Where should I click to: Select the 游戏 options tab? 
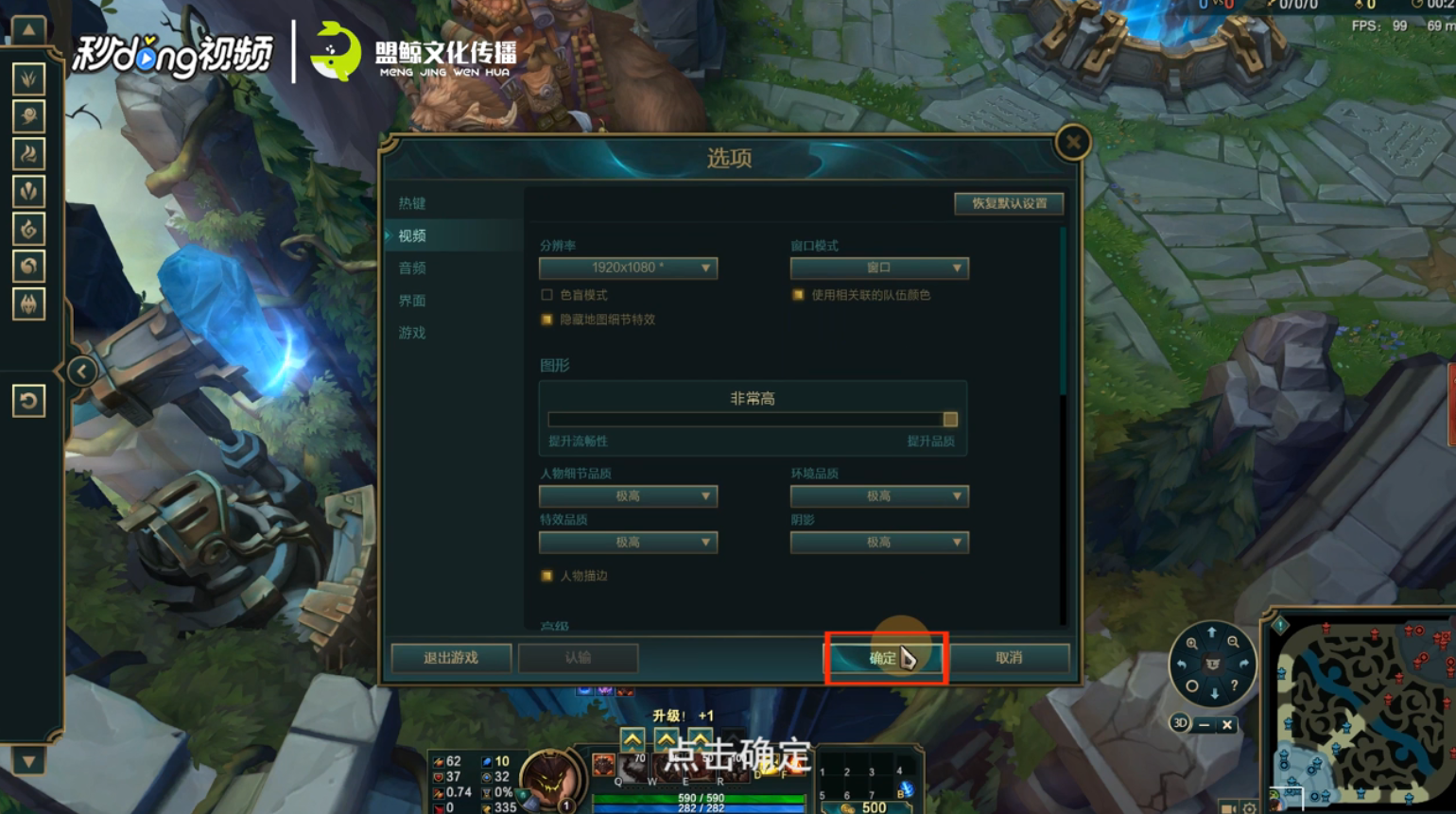[x=412, y=332]
